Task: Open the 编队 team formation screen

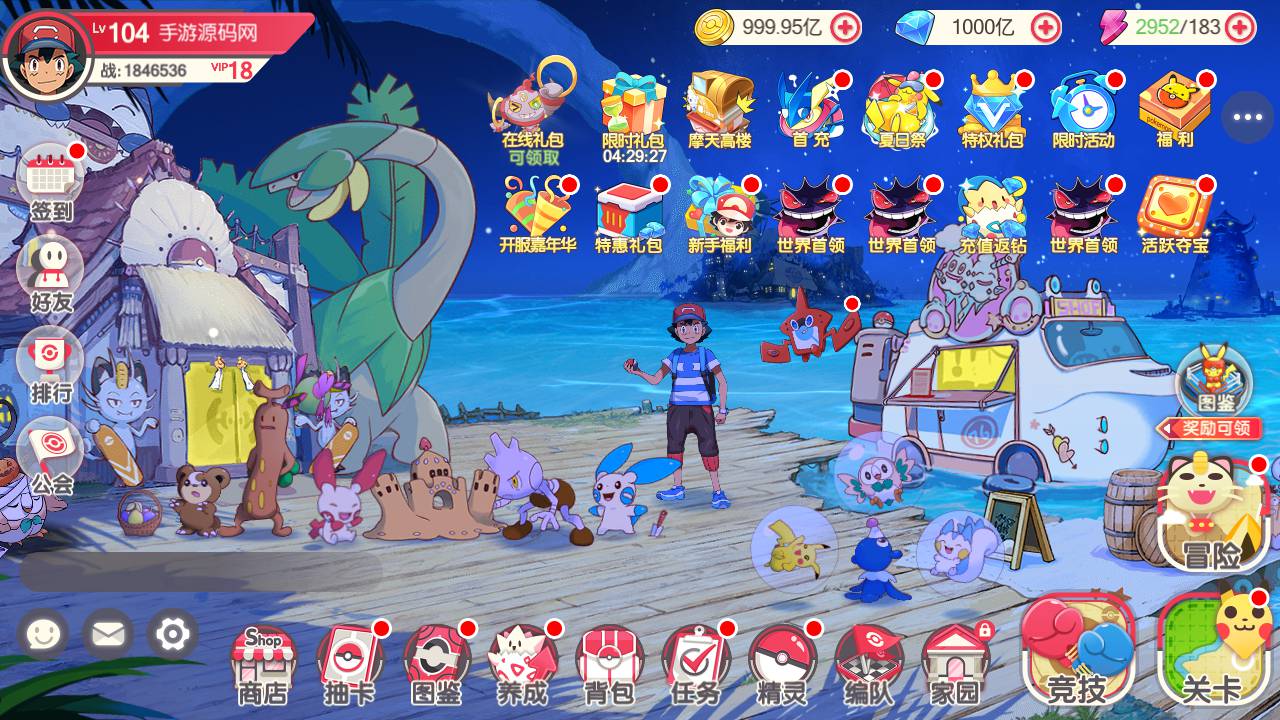Action: click(x=868, y=664)
